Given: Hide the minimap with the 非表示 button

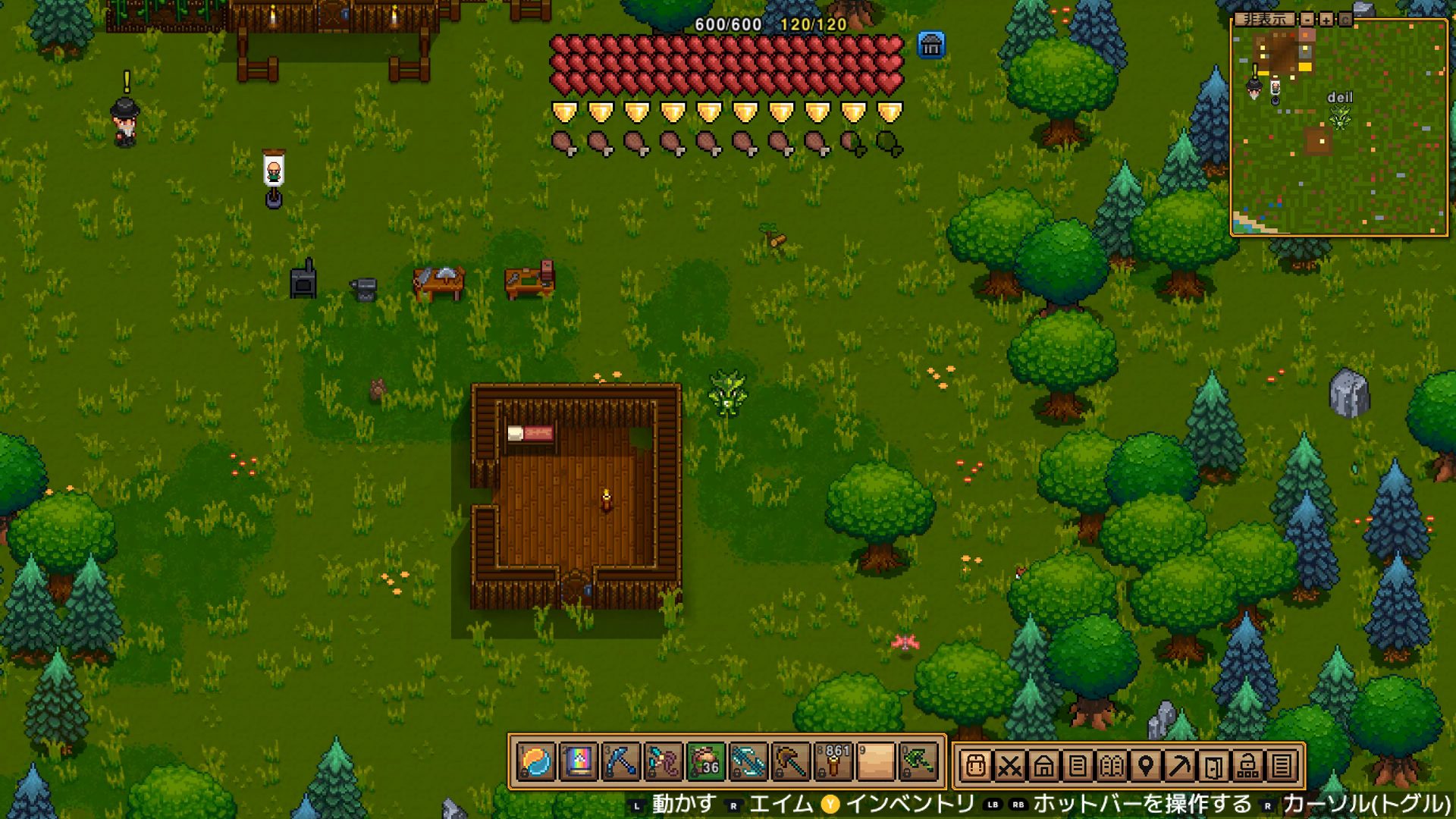Looking at the screenshot, I should click(x=1264, y=19).
